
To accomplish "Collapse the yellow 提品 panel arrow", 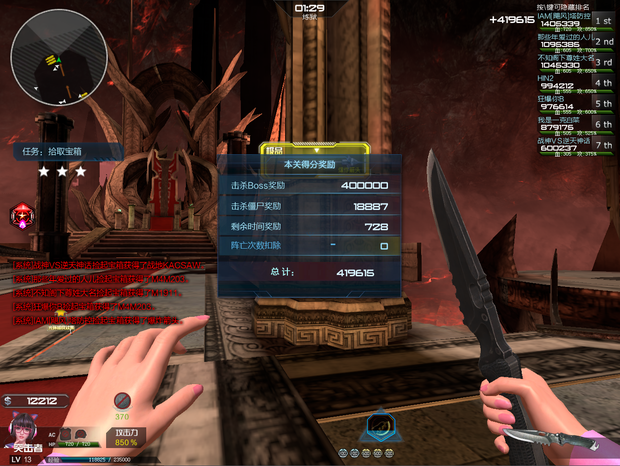I will pos(318,148).
